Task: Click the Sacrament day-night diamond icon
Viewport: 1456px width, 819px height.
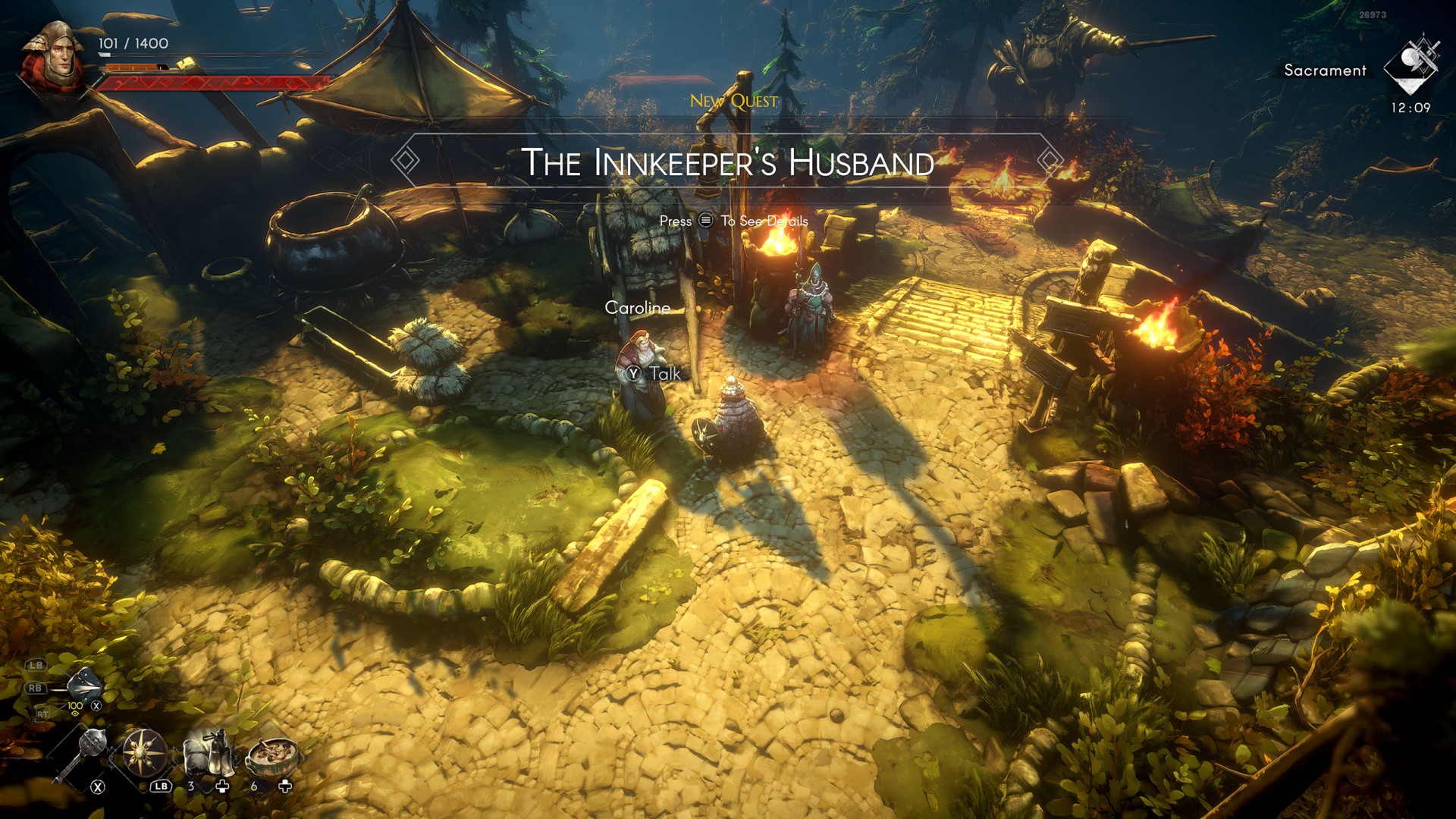Action: point(1411,65)
